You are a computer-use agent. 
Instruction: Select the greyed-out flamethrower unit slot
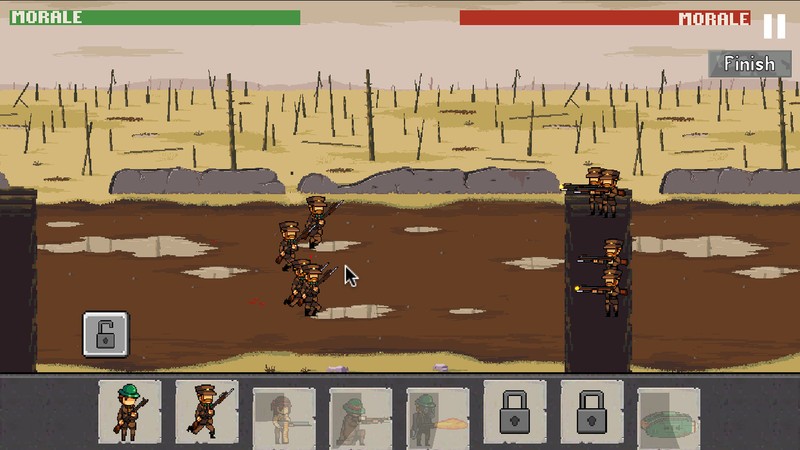click(438, 415)
